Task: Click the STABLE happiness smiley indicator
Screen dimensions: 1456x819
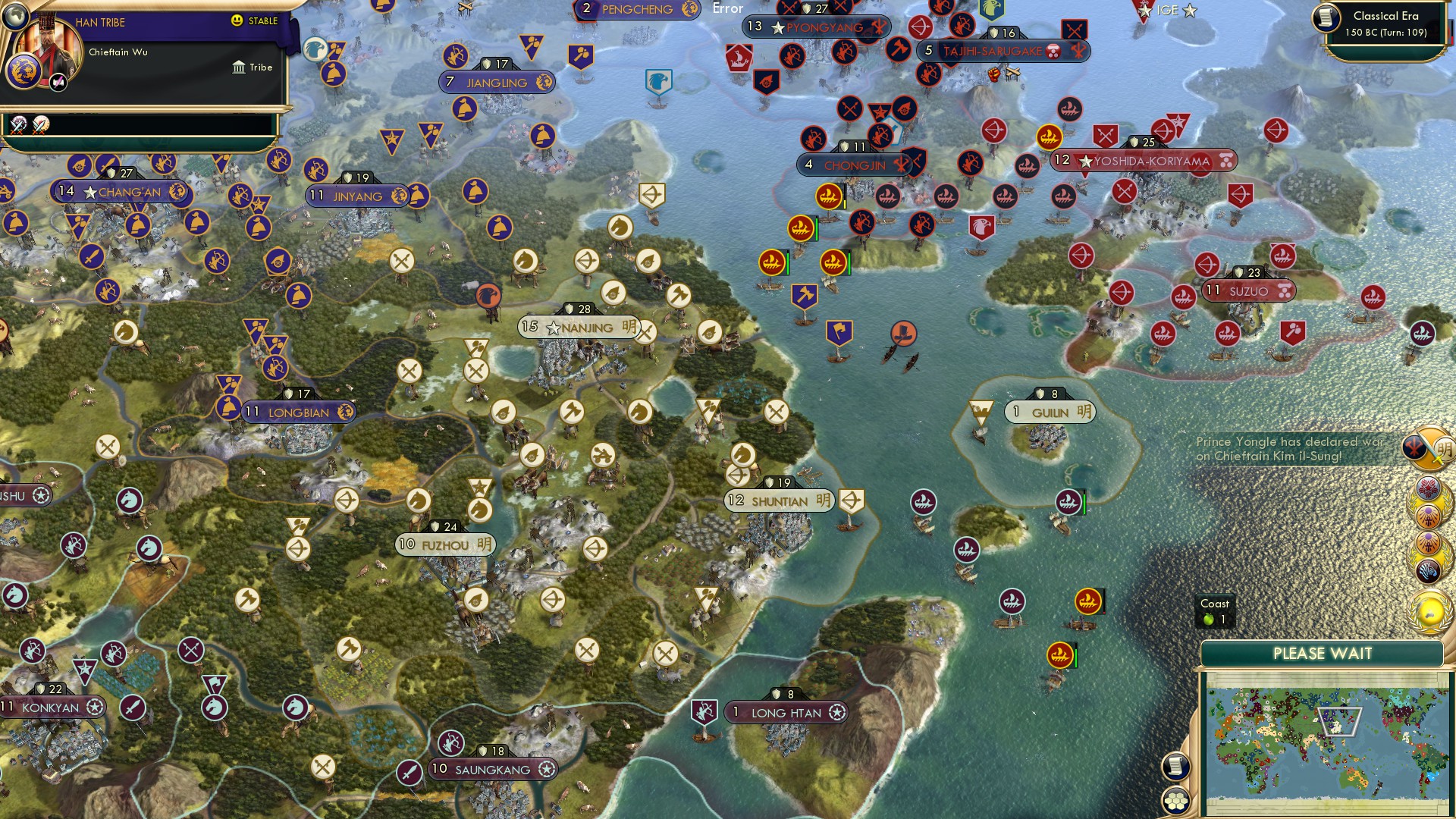Action: 237,20
